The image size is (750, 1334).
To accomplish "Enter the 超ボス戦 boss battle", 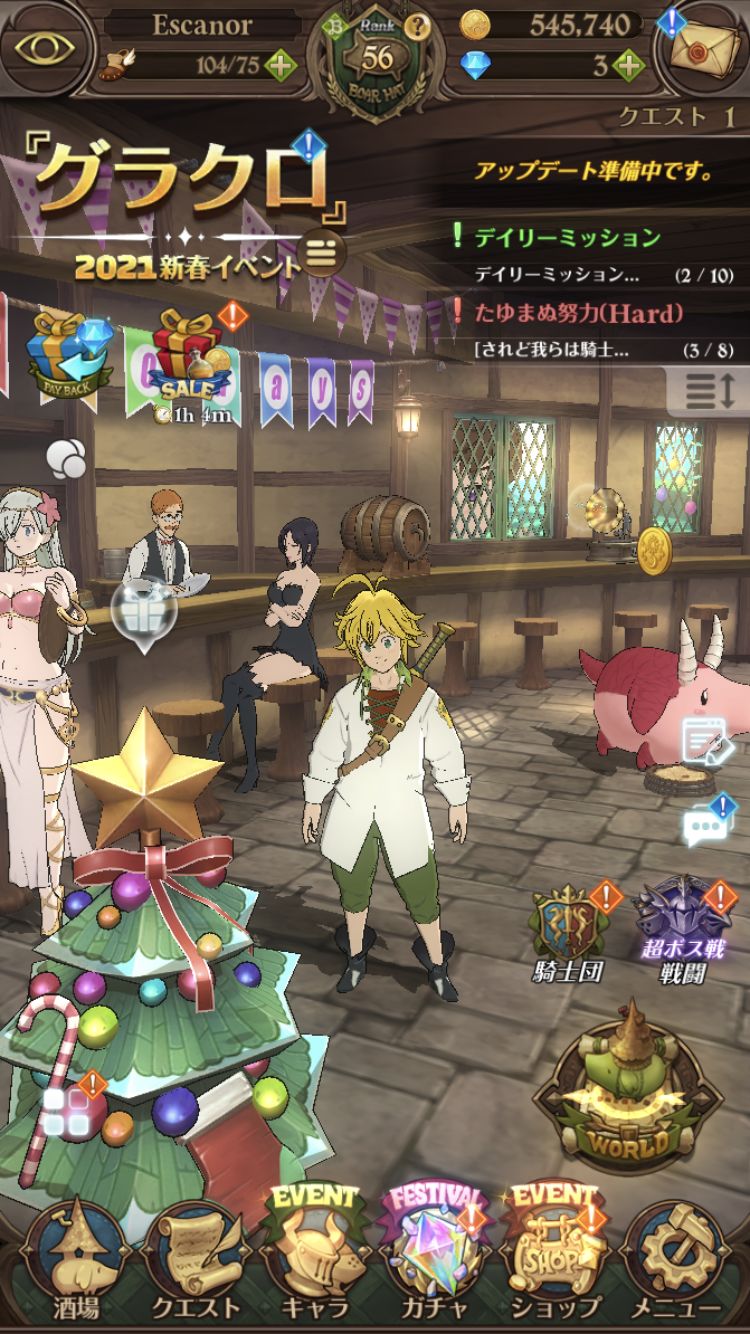I will [x=684, y=930].
